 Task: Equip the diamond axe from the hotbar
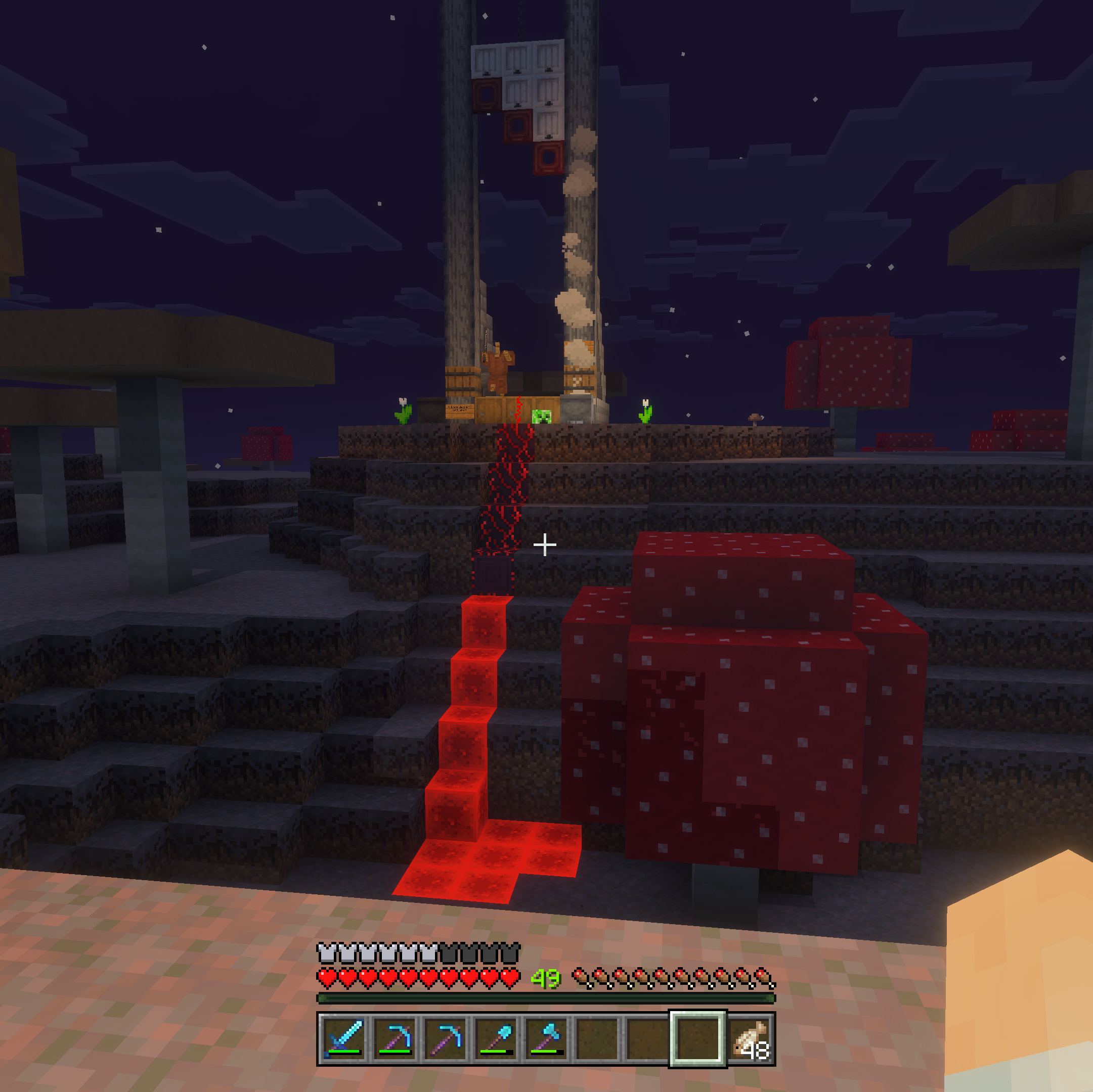(x=546, y=1038)
